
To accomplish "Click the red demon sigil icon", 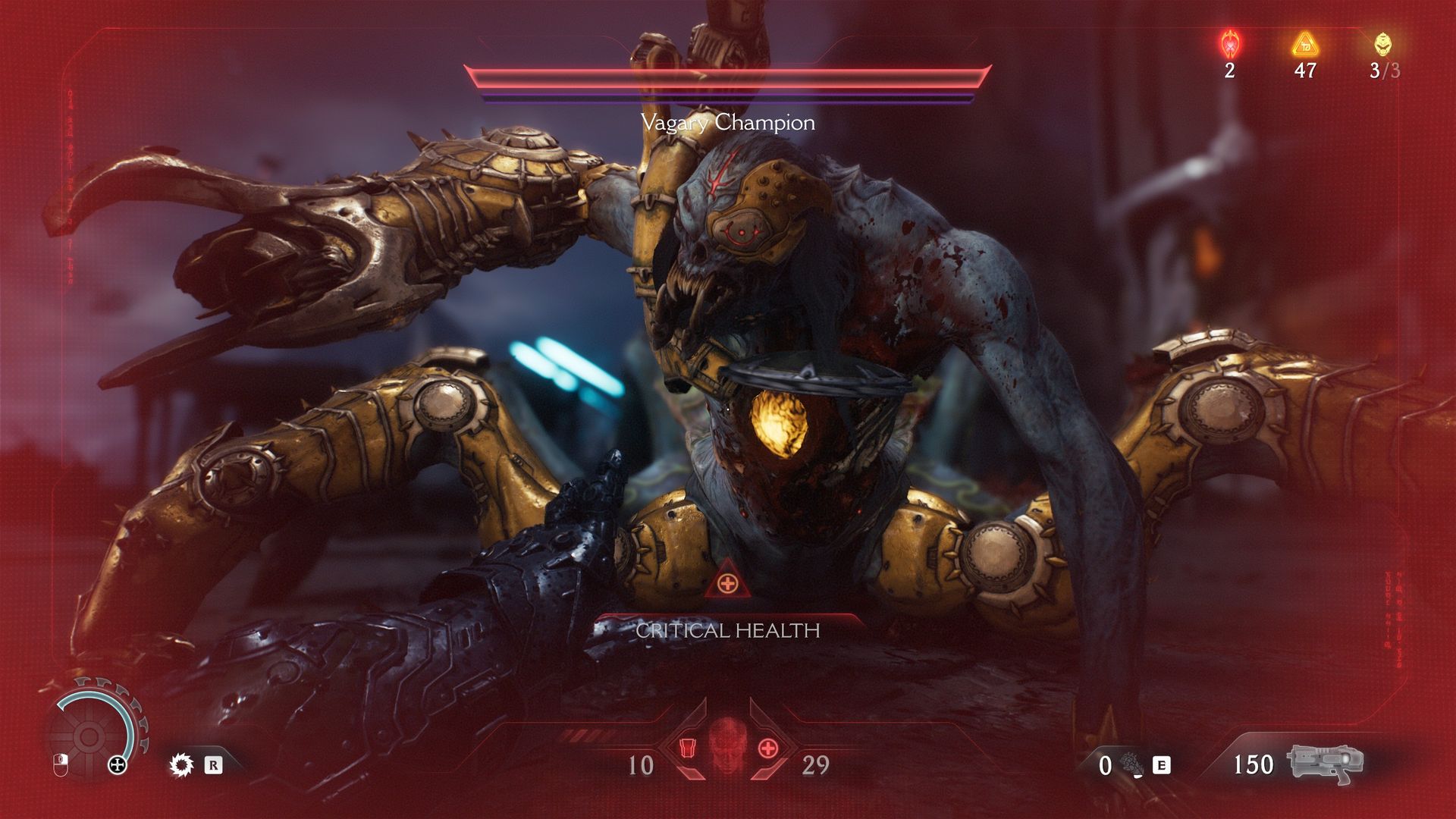I will [x=1229, y=44].
